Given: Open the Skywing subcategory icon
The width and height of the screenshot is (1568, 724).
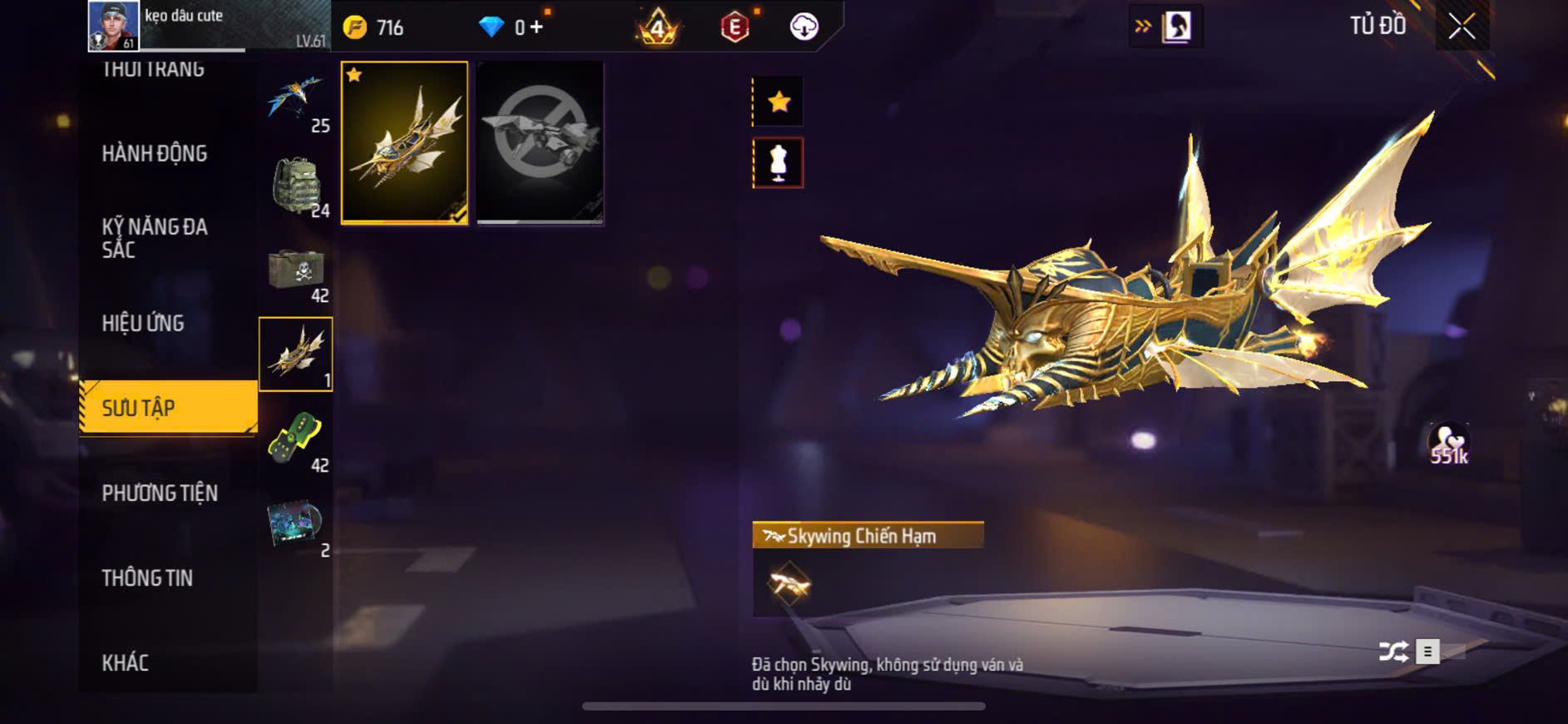Looking at the screenshot, I should click(295, 354).
